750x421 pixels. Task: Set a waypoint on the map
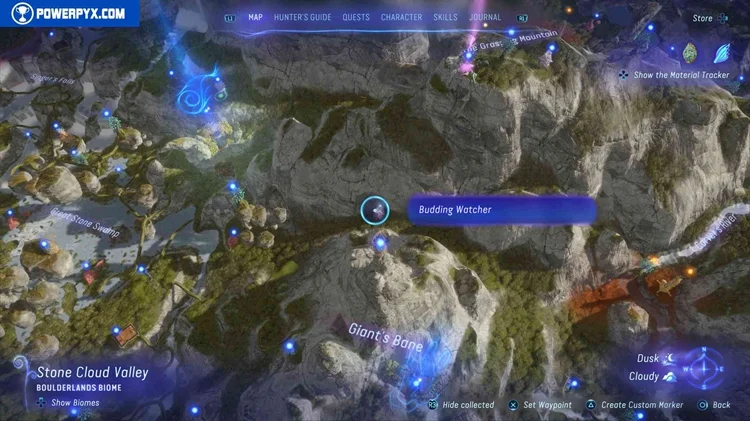pos(540,405)
